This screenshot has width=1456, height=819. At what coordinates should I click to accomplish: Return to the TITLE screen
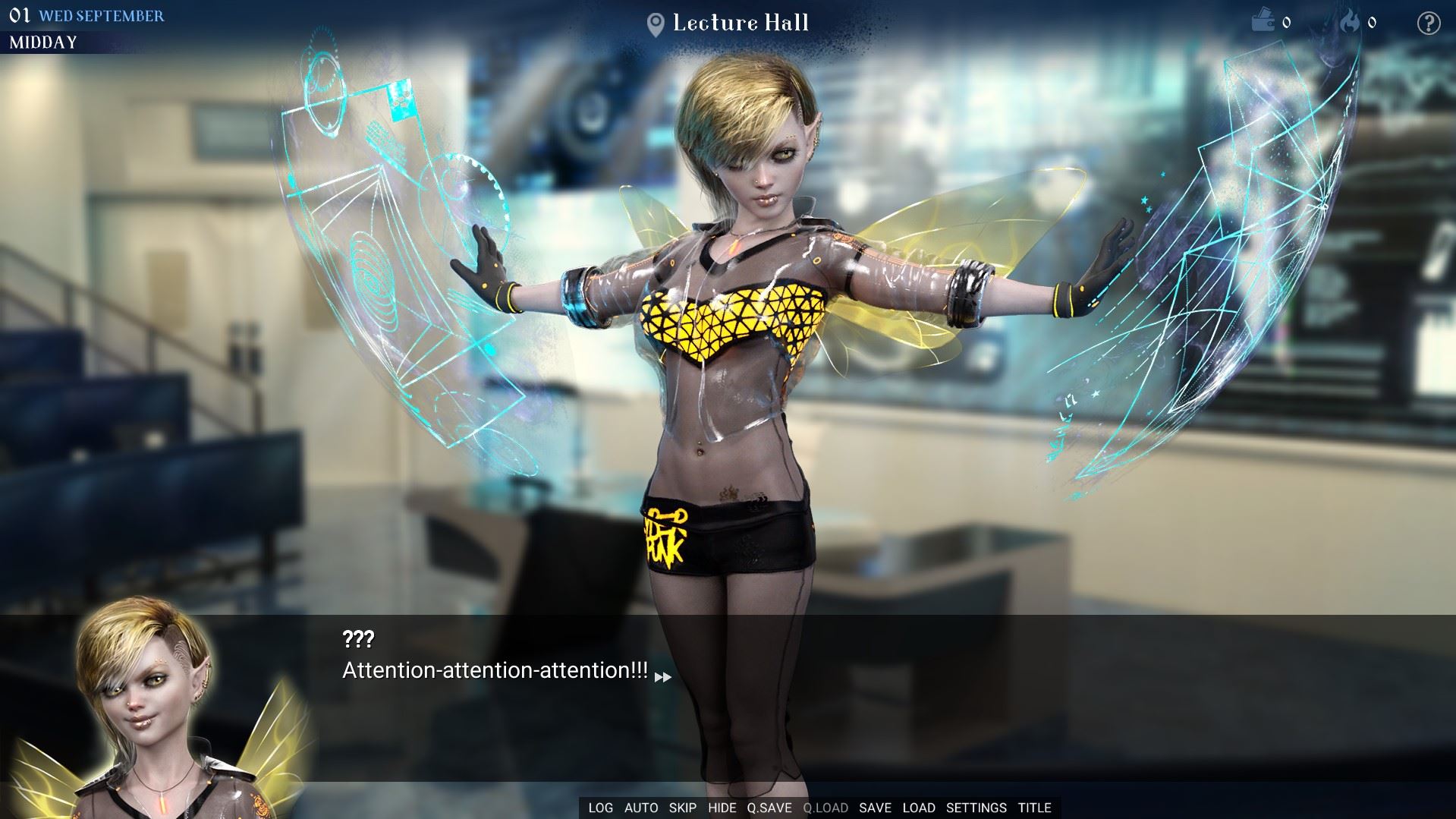[1035, 808]
